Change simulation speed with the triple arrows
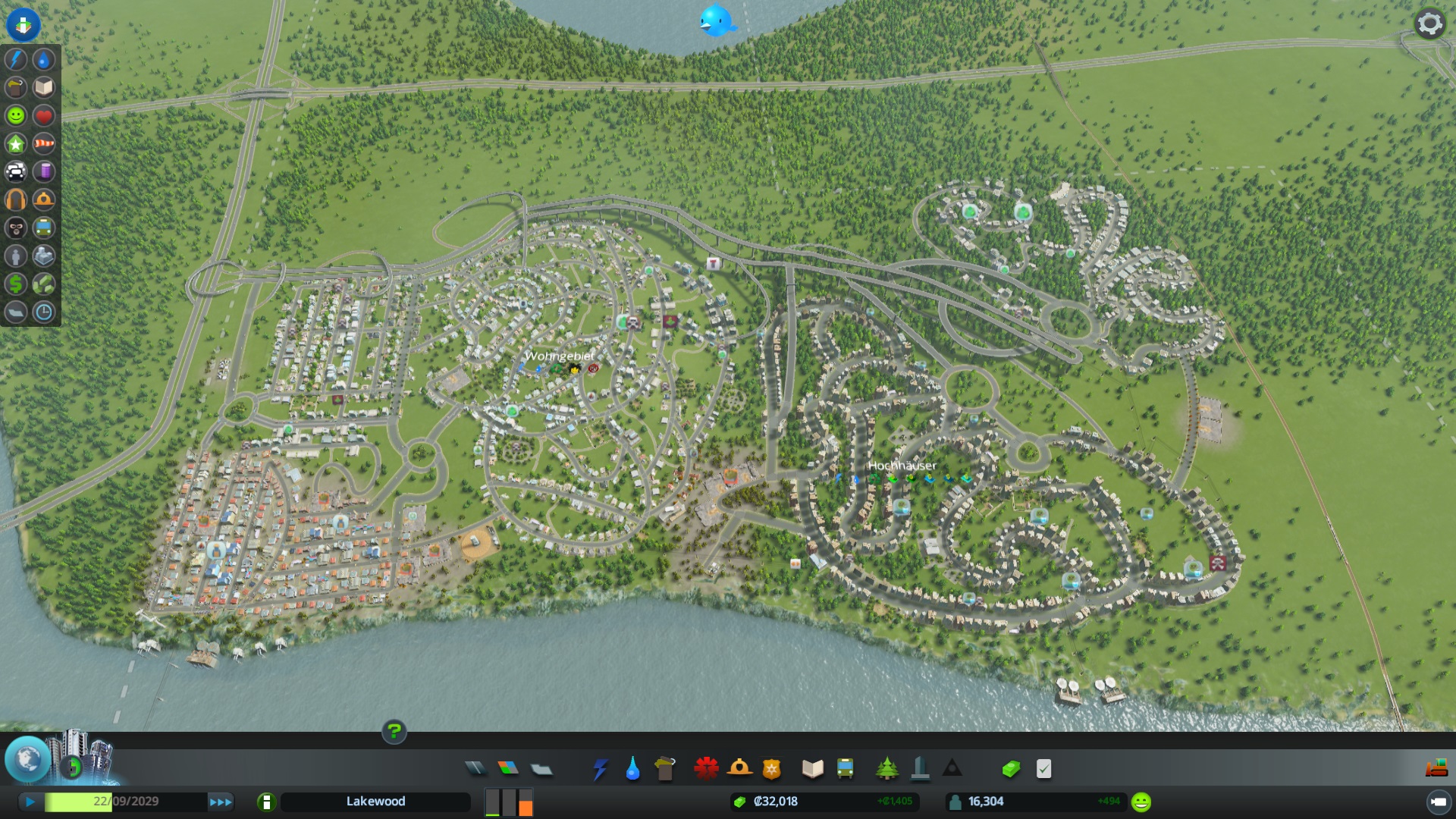Viewport: 1456px width, 819px height. tap(221, 802)
